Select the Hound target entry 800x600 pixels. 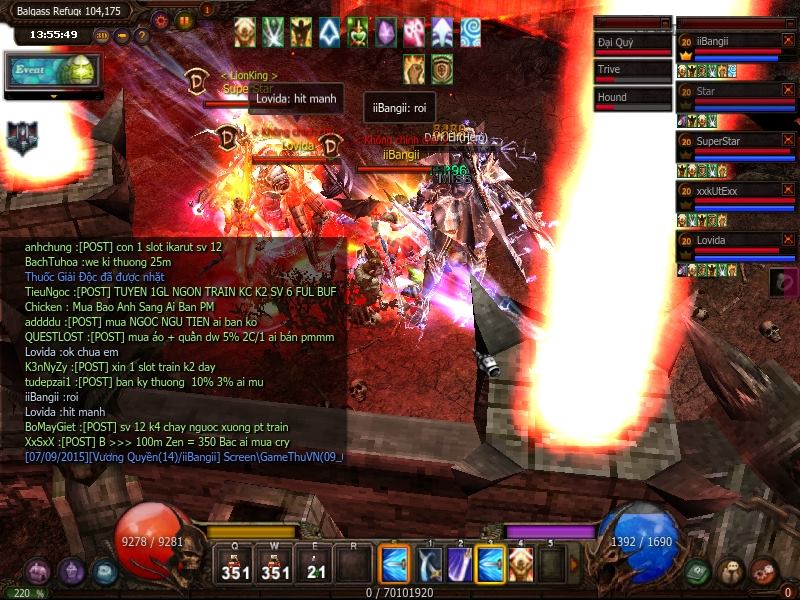(632, 98)
